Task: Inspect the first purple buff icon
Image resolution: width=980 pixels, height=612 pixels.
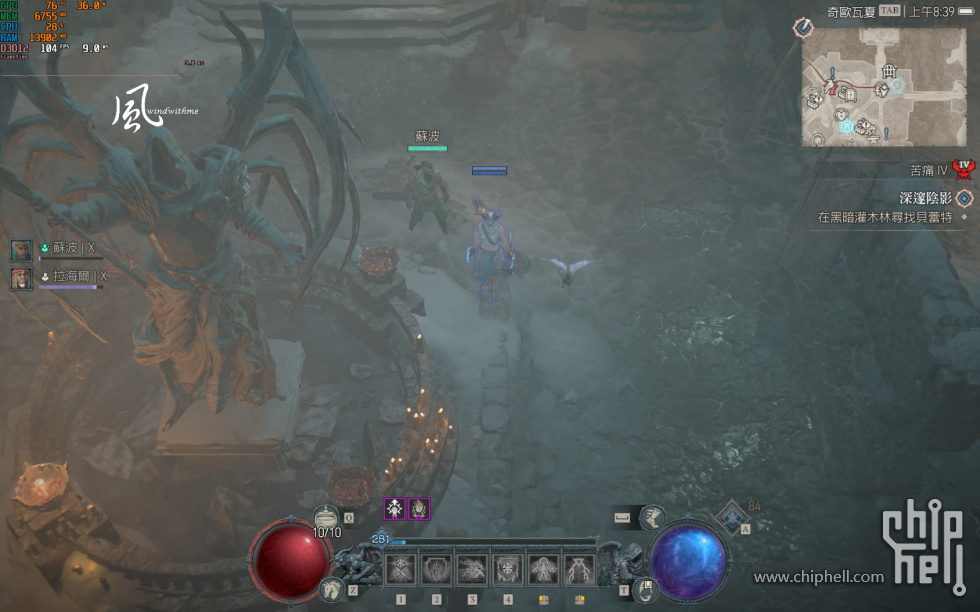Action: (395, 509)
